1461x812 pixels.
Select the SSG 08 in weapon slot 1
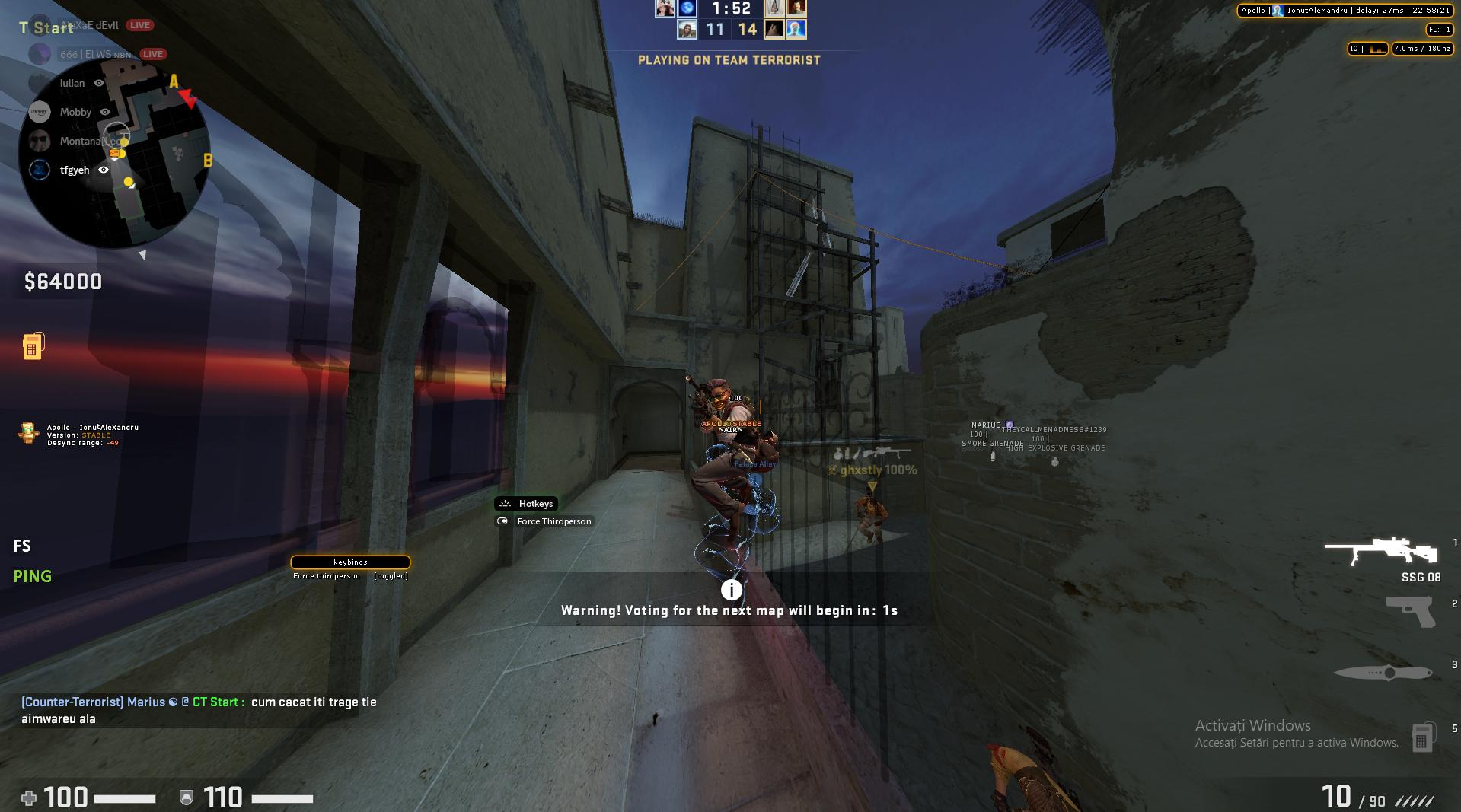1380,552
